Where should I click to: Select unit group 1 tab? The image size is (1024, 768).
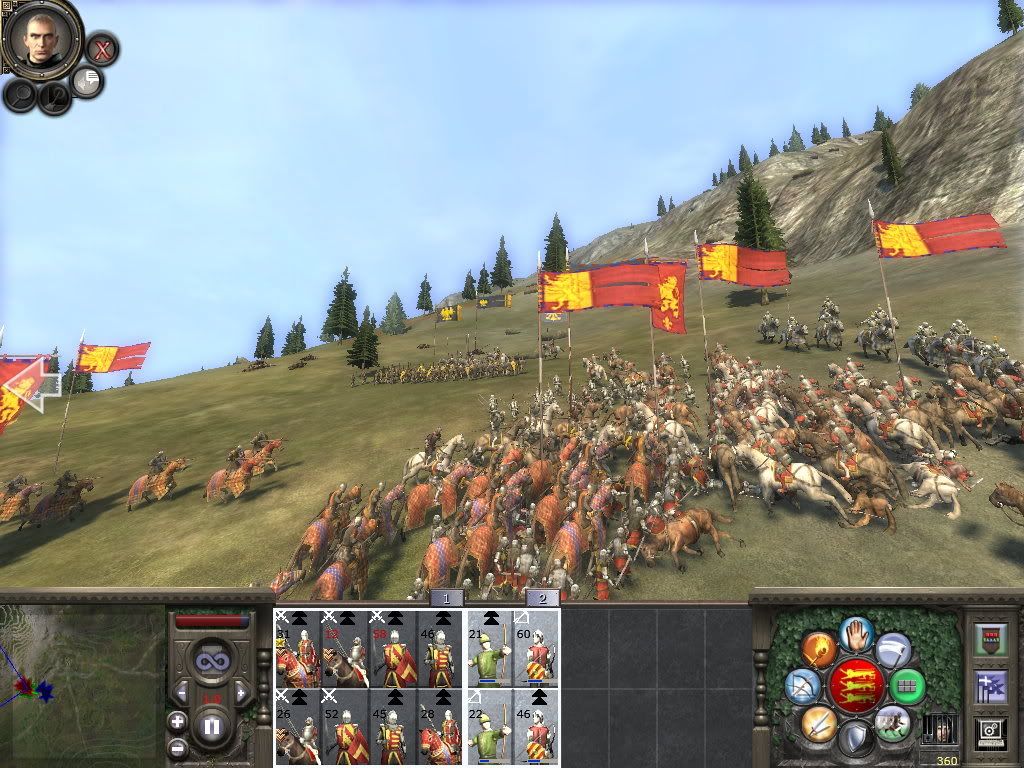[x=447, y=598]
